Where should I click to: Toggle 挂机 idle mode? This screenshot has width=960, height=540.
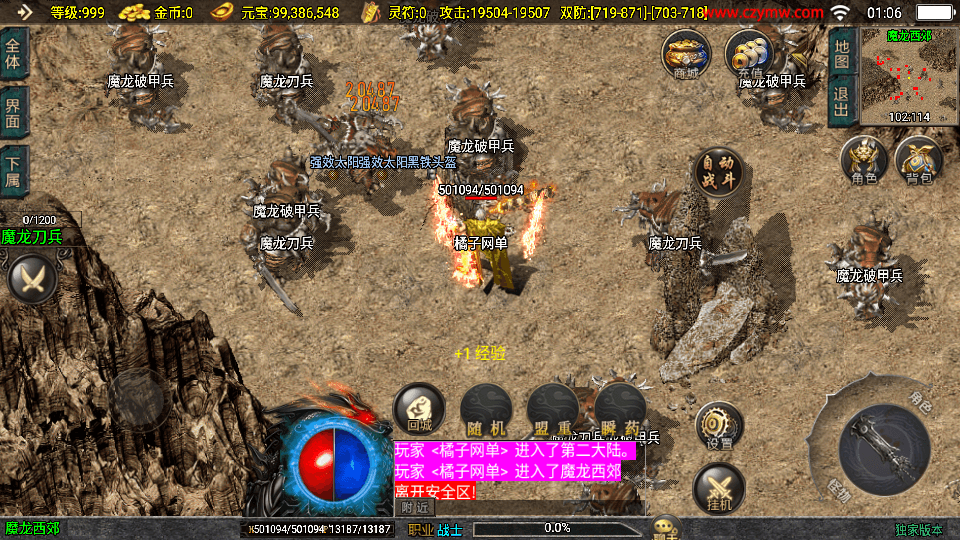coord(719,489)
